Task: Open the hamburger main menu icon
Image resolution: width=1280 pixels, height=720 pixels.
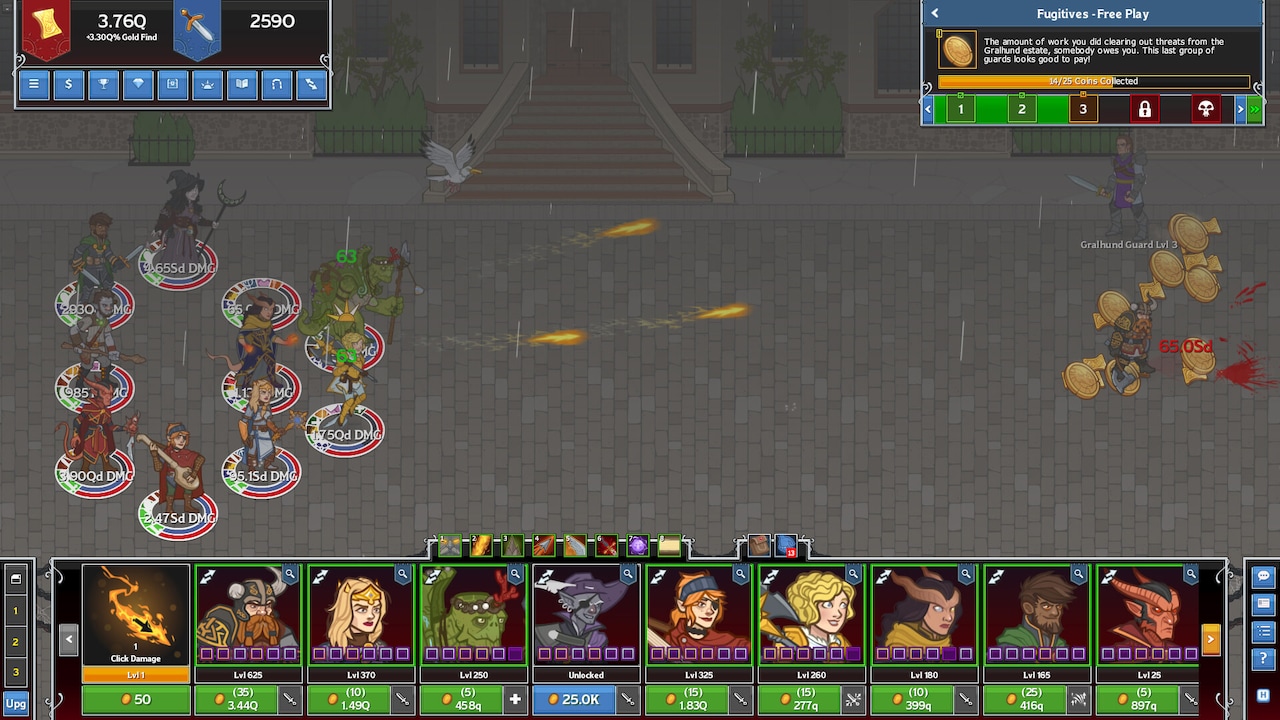Action: point(33,85)
